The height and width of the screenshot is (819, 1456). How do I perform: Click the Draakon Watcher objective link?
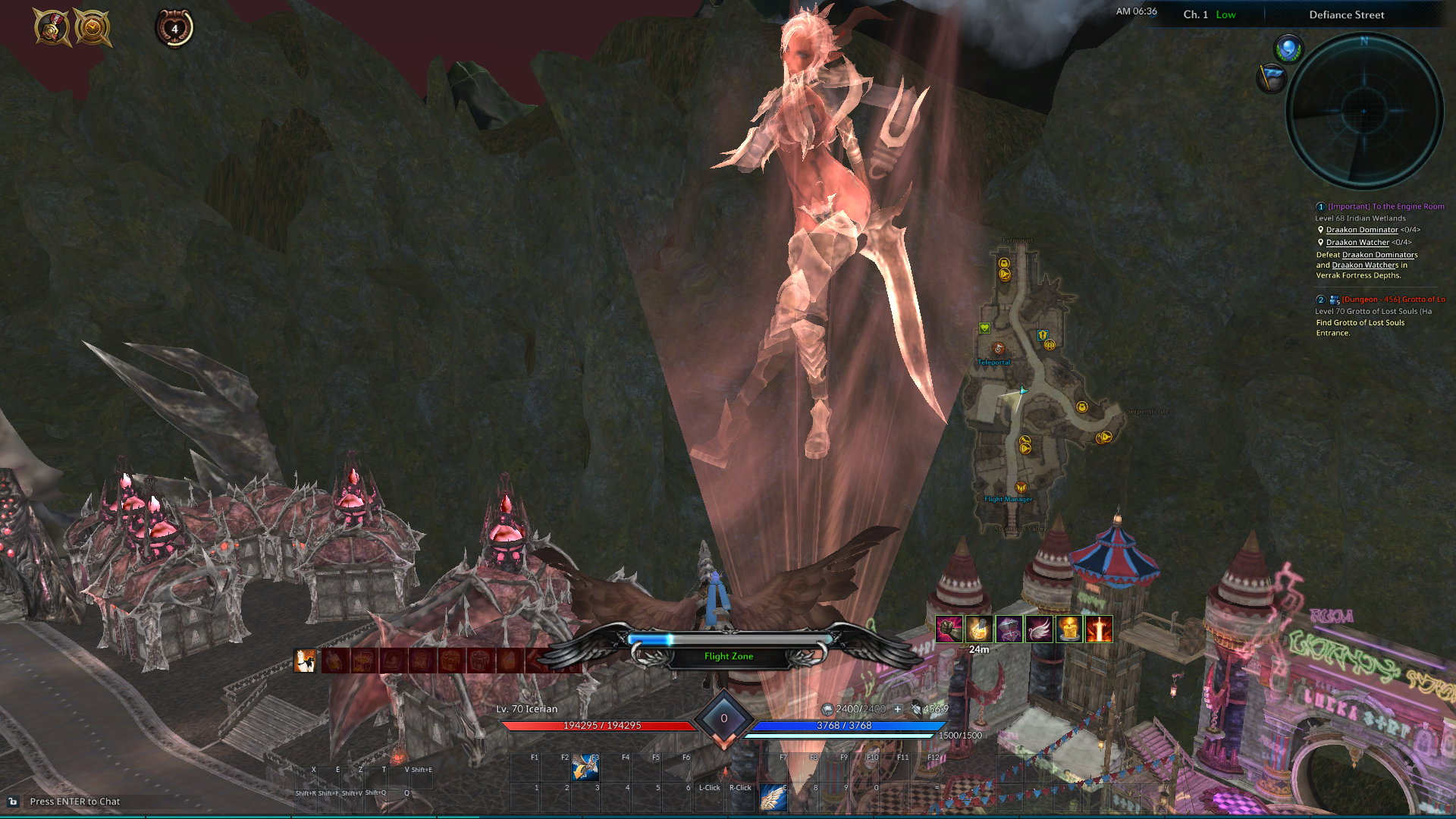click(x=1357, y=243)
